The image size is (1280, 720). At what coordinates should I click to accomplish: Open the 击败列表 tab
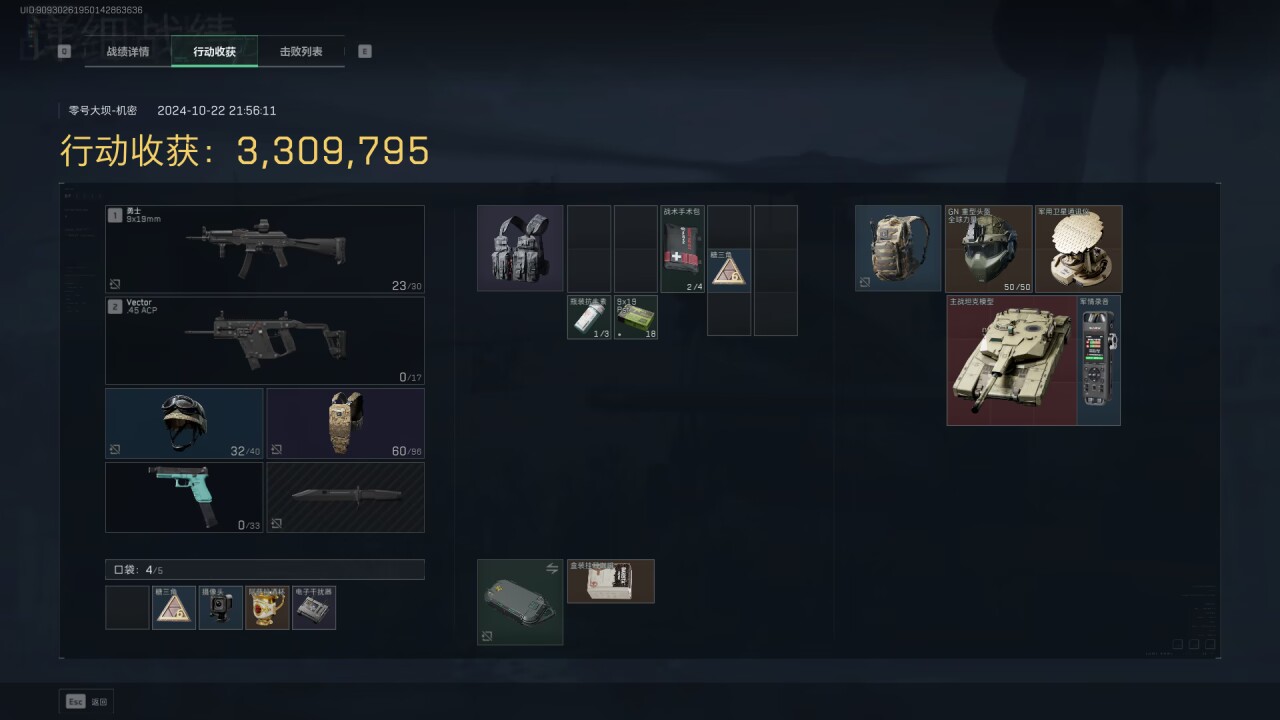(301, 51)
